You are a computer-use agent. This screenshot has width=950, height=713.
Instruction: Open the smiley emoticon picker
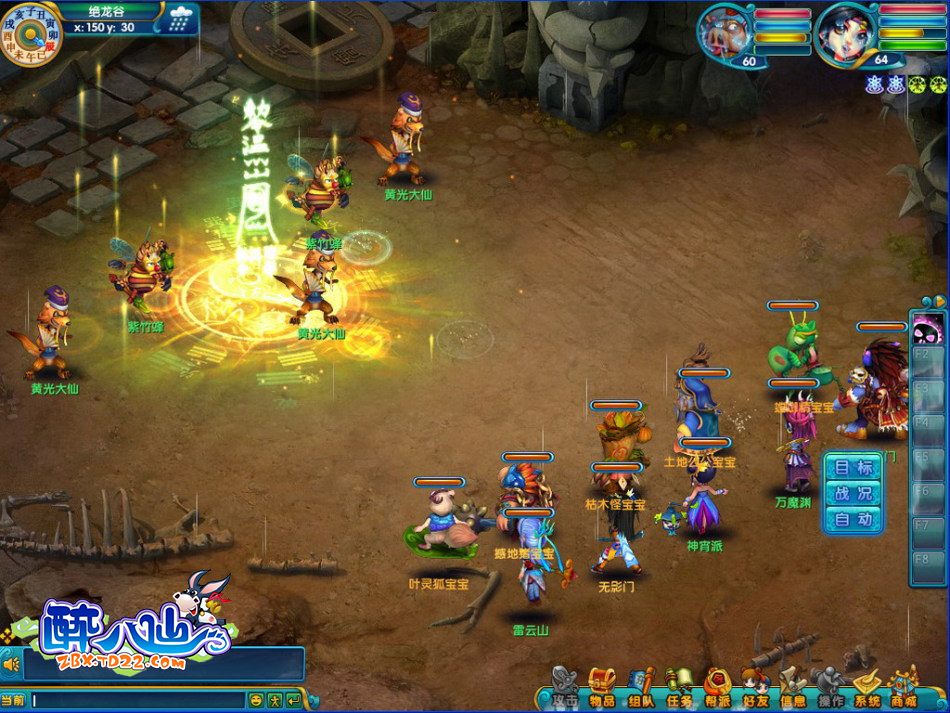coord(256,700)
